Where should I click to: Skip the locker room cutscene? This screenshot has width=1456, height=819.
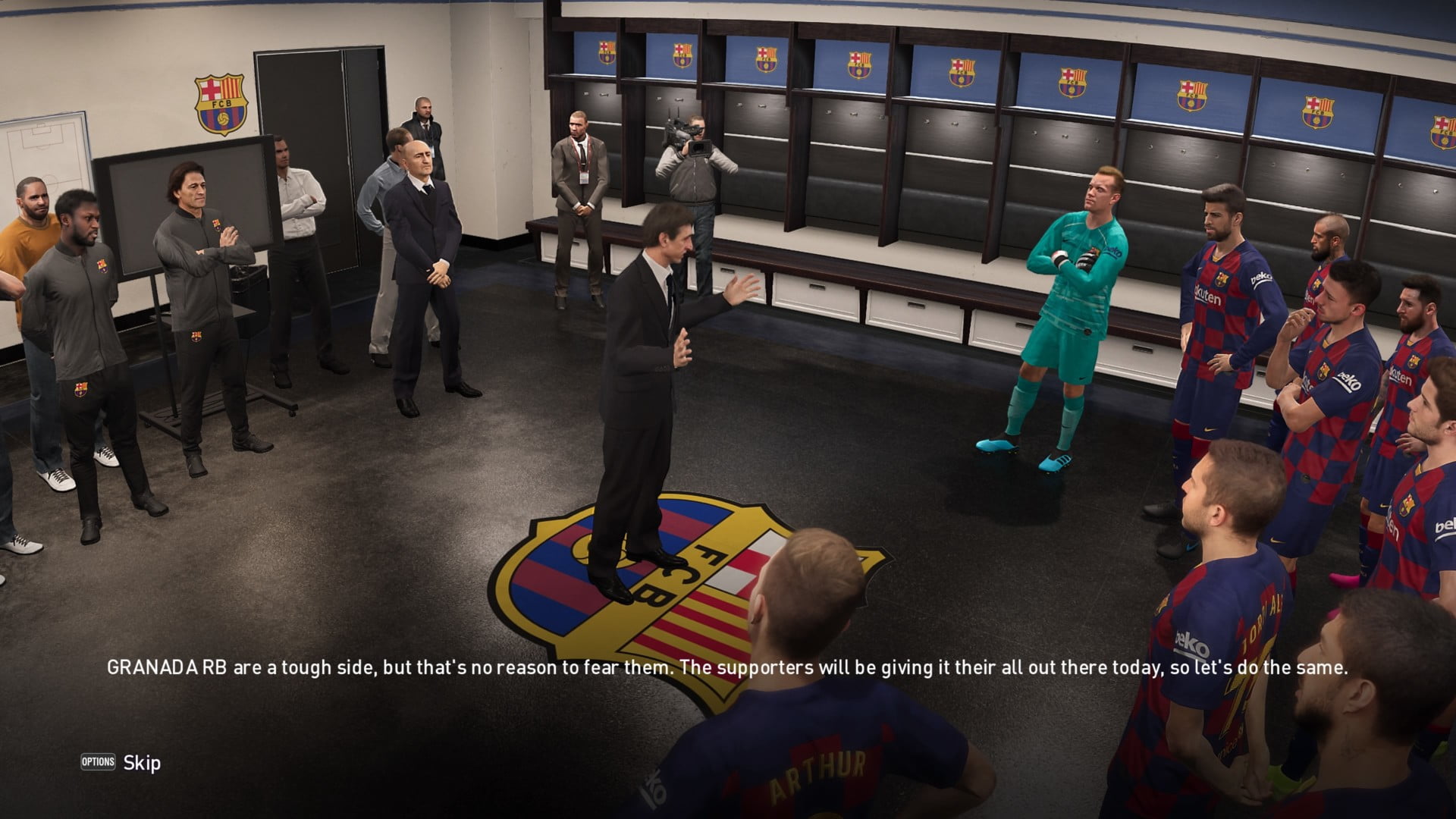(x=121, y=762)
